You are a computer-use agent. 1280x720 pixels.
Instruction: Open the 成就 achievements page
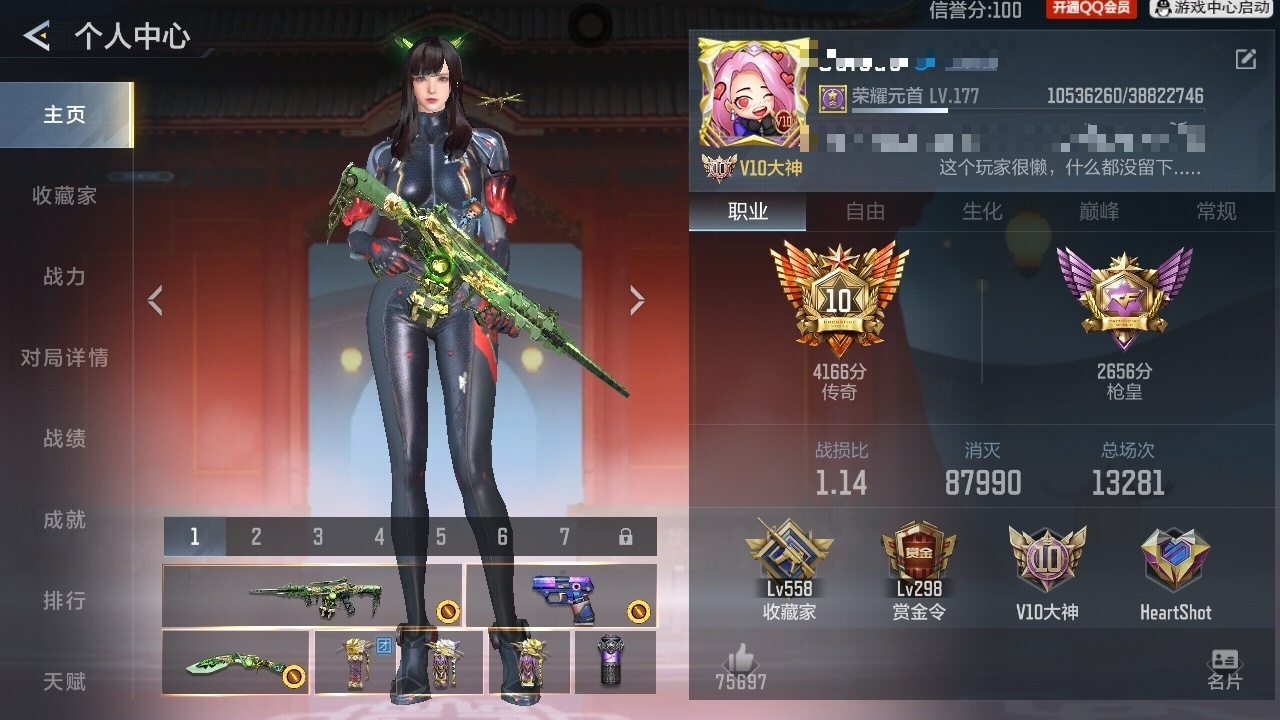tap(65, 520)
